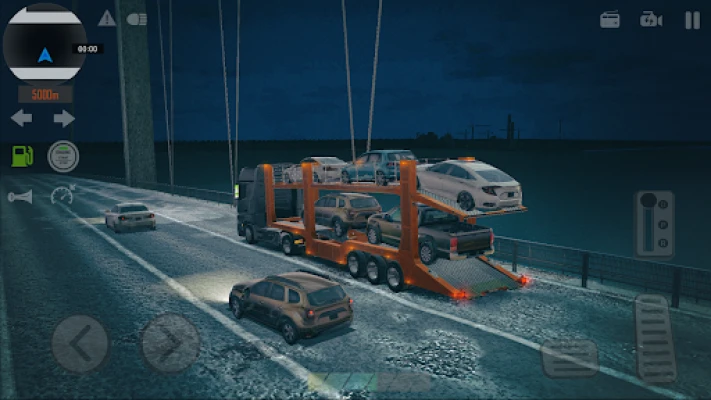Activate the left turn signal
The image size is (711, 400).
pyautogui.click(x=21, y=118)
